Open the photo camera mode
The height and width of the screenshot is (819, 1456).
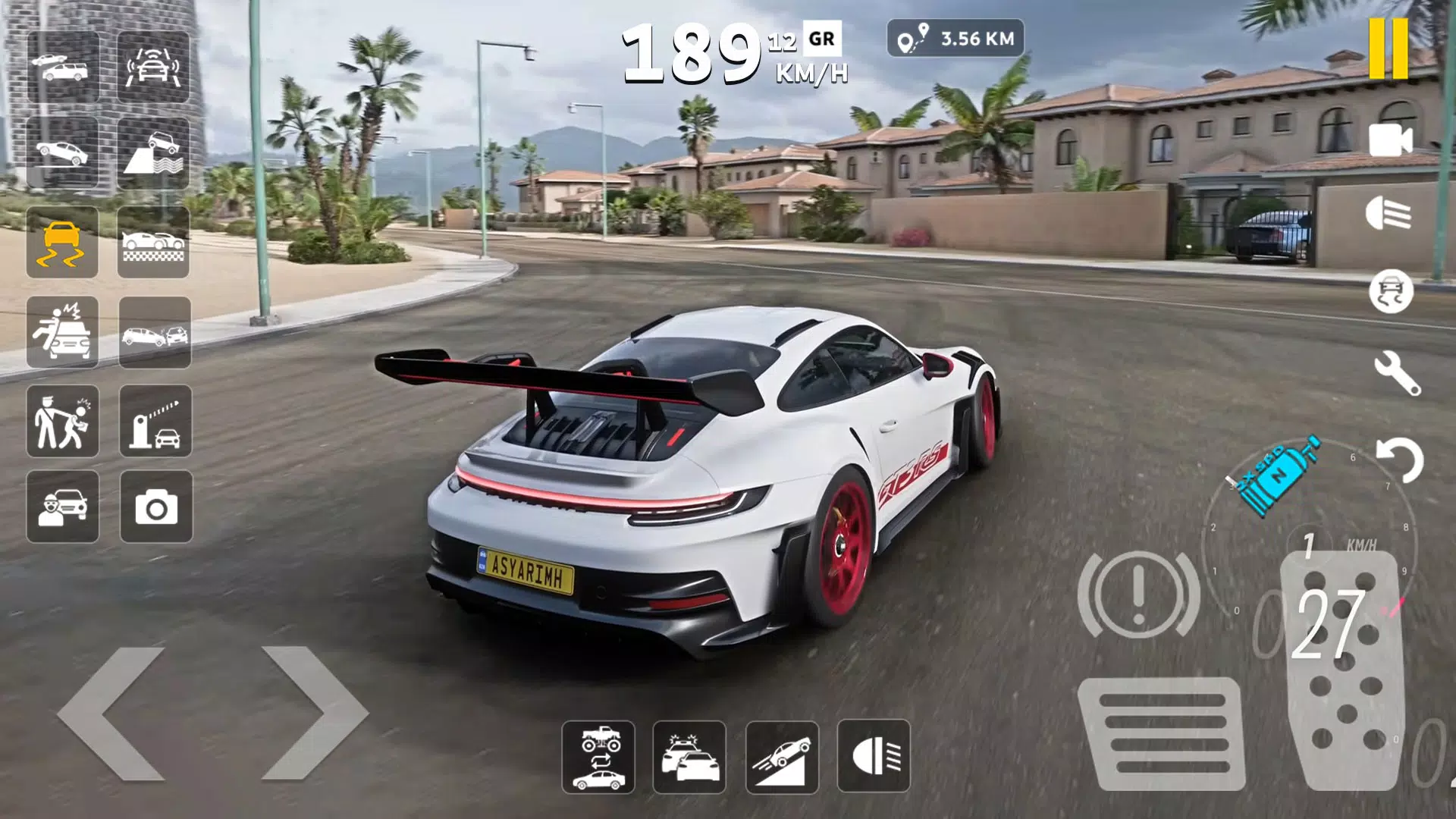coord(155,507)
